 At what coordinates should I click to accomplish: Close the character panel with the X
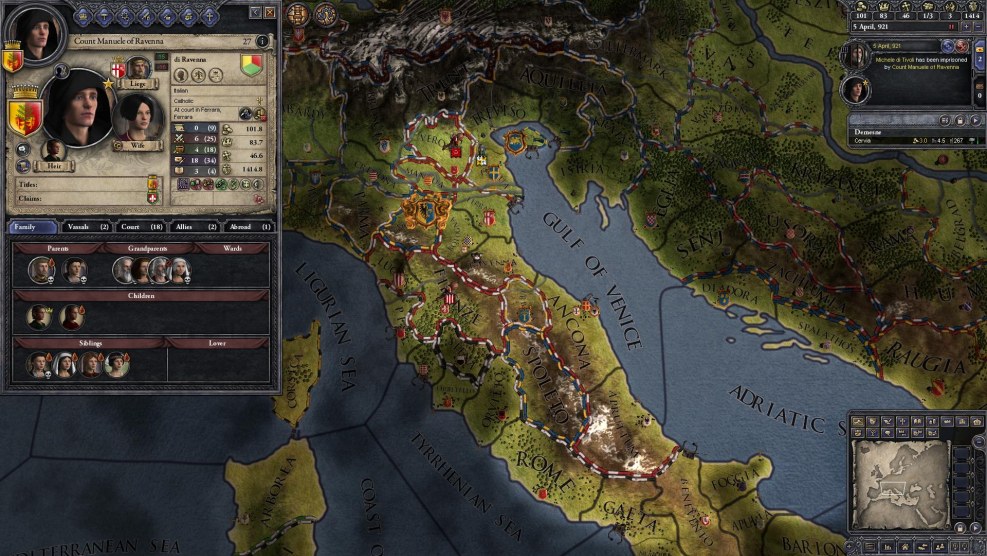coord(270,13)
